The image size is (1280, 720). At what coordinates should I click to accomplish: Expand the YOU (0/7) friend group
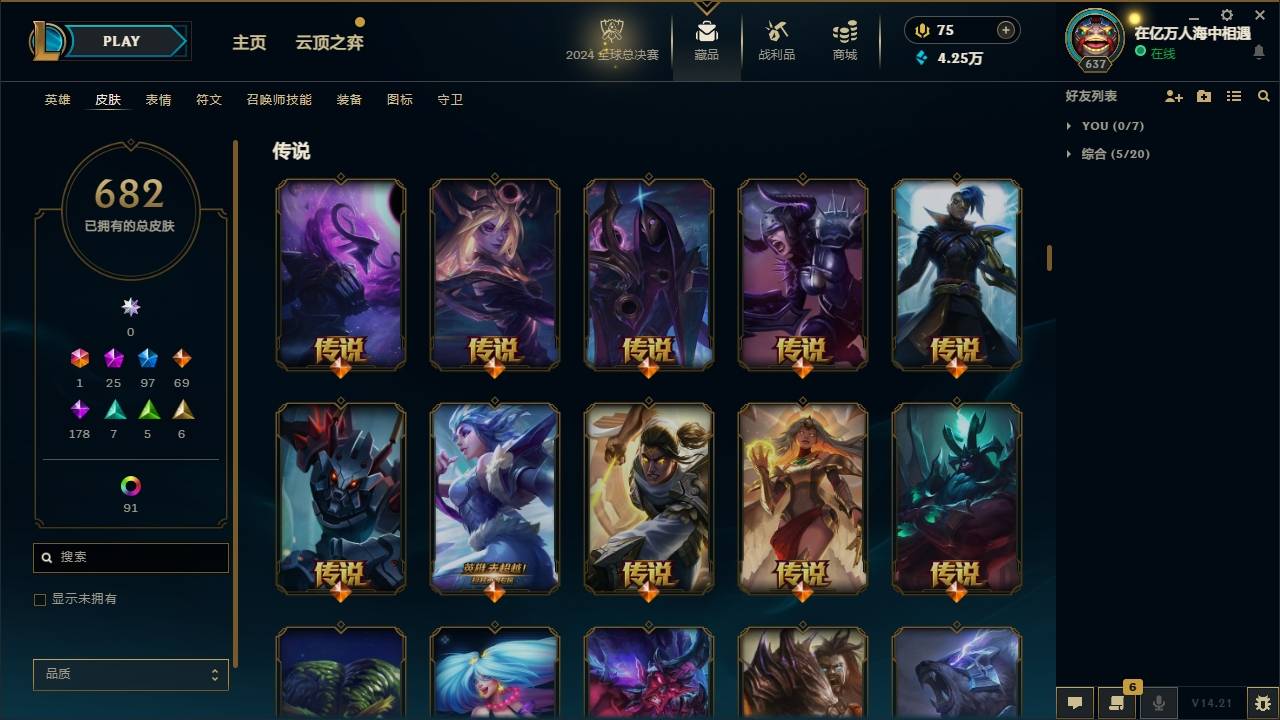(1070, 126)
